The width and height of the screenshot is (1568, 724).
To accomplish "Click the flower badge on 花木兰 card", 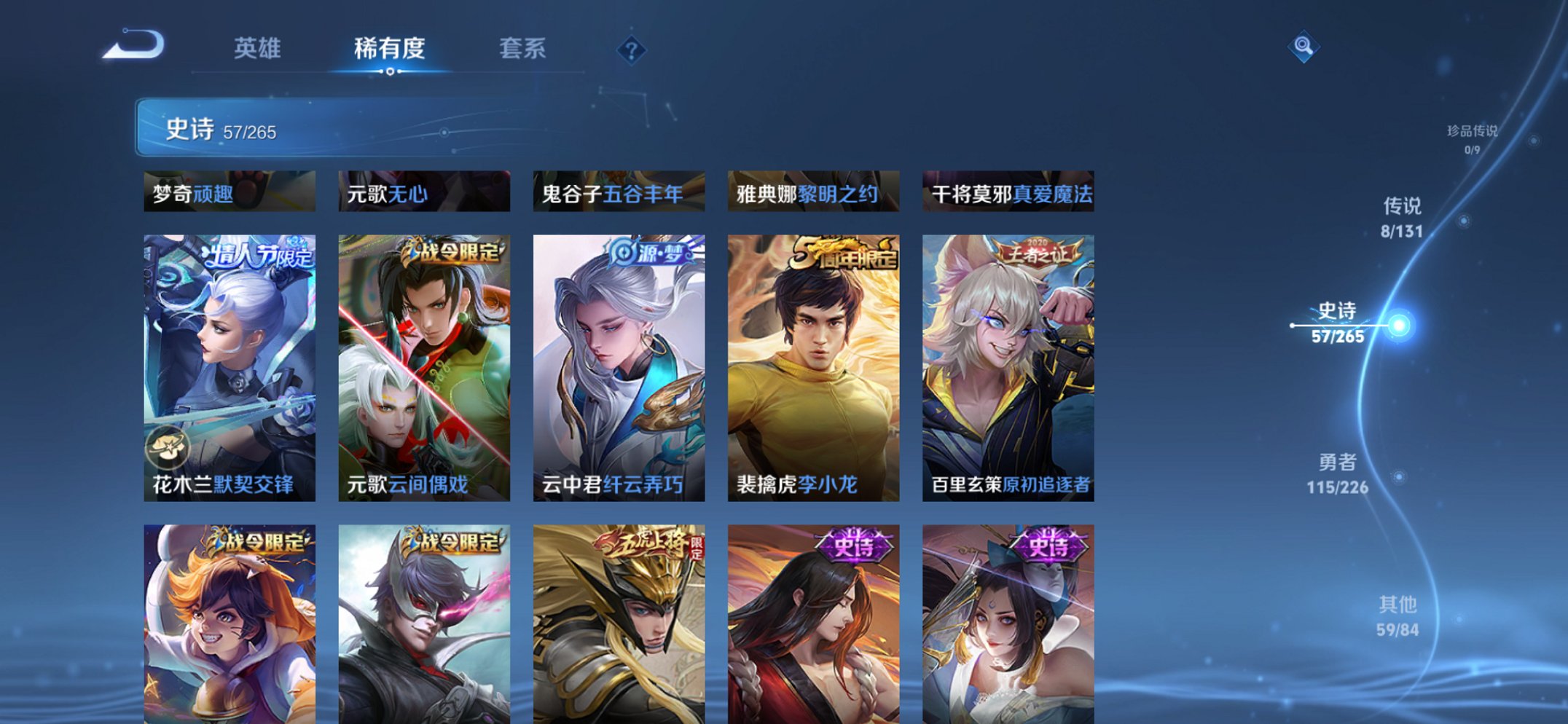I will coord(169,447).
